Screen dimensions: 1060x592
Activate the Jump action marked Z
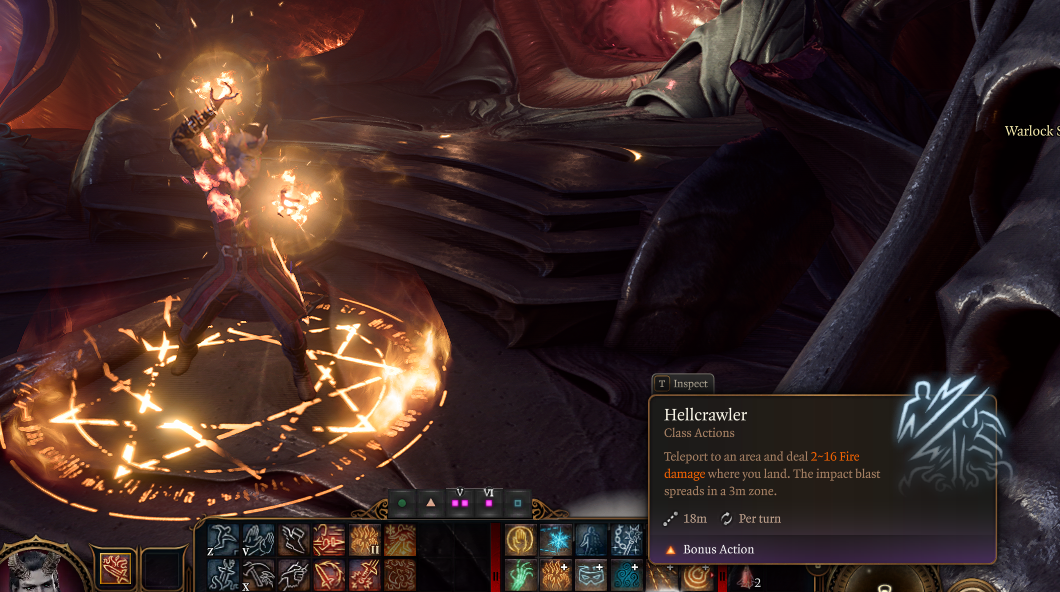tap(223, 540)
